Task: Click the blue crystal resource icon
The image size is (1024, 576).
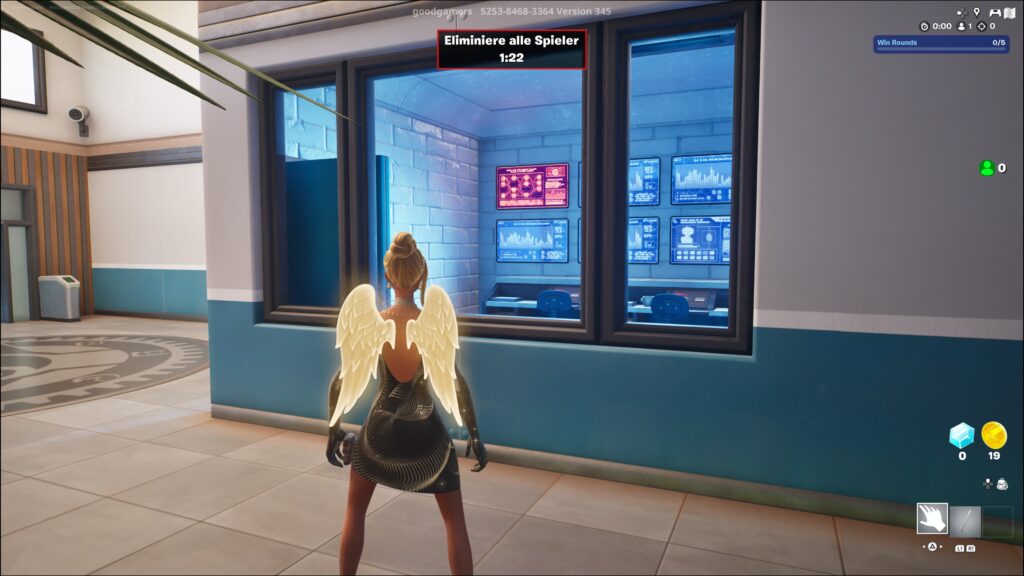Action: (x=961, y=435)
